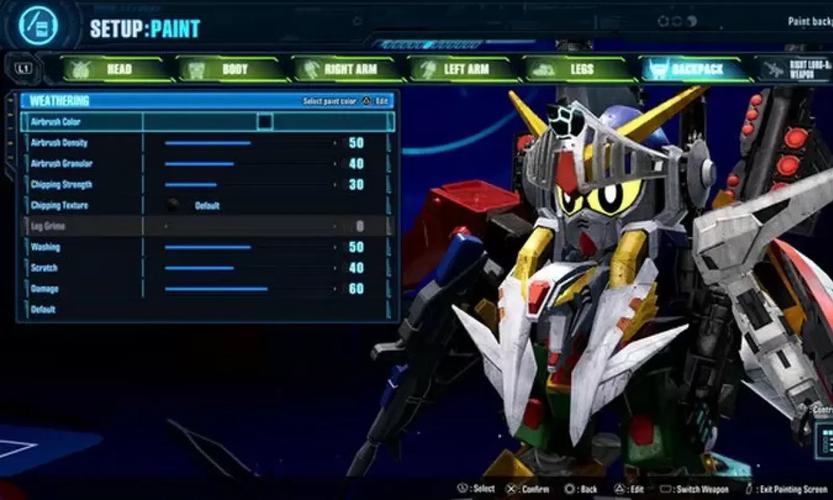Pick the Airbrush Color swatch

pos(265,122)
